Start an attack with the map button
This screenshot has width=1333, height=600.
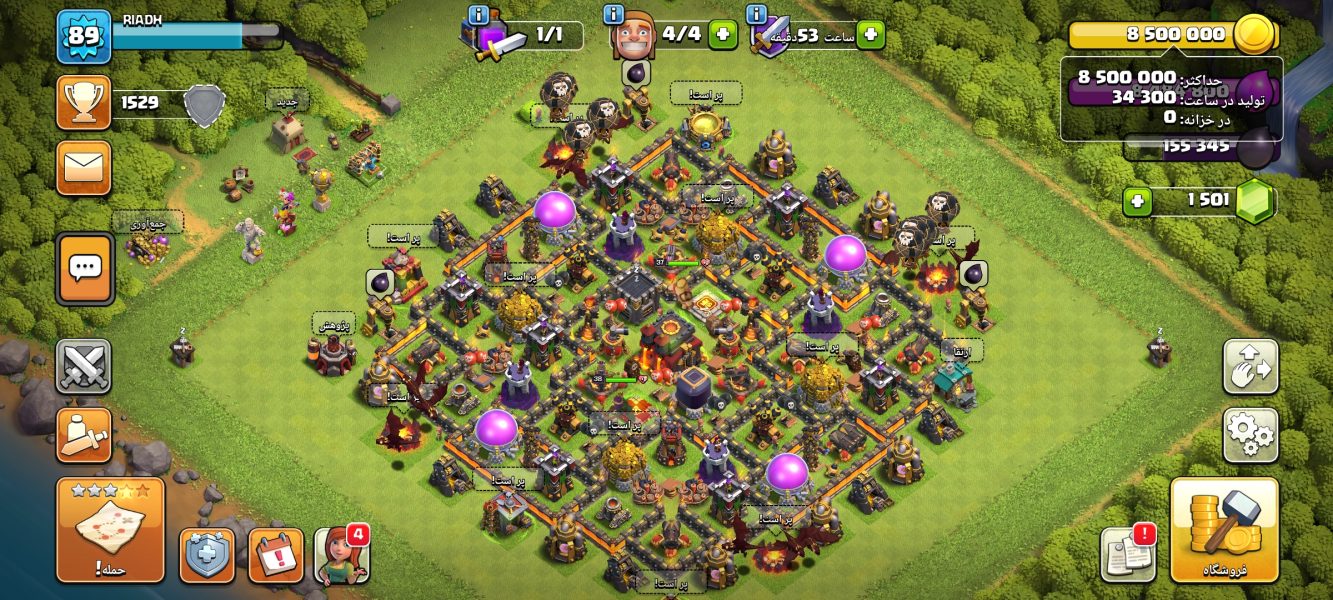[x=110, y=529]
